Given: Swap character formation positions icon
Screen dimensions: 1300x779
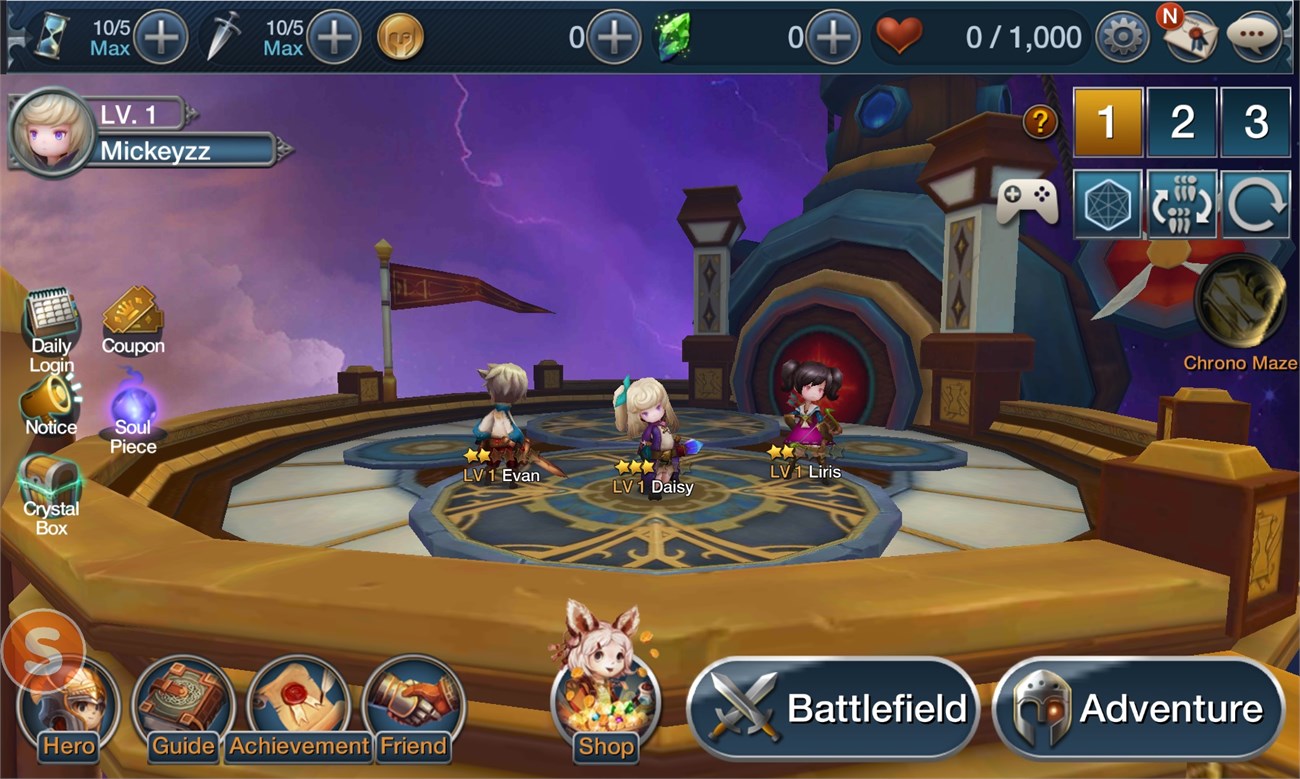Looking at the screenshot, I should click(1182, 200).
